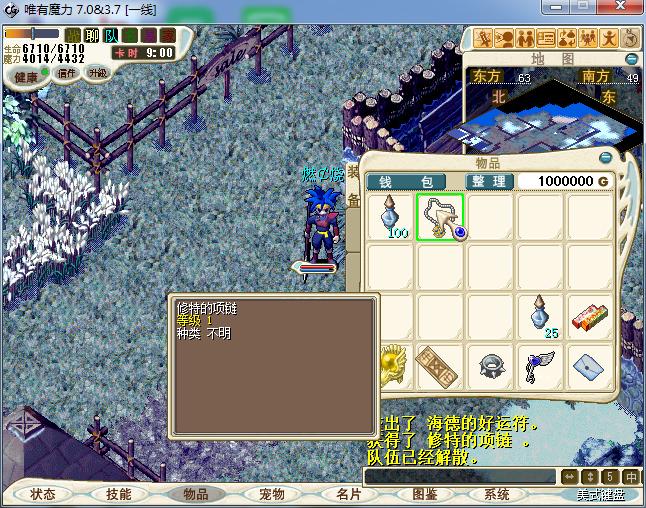Open the 宠物 pets menu
This screenshot has height=508, width=646.
[271, 494]
